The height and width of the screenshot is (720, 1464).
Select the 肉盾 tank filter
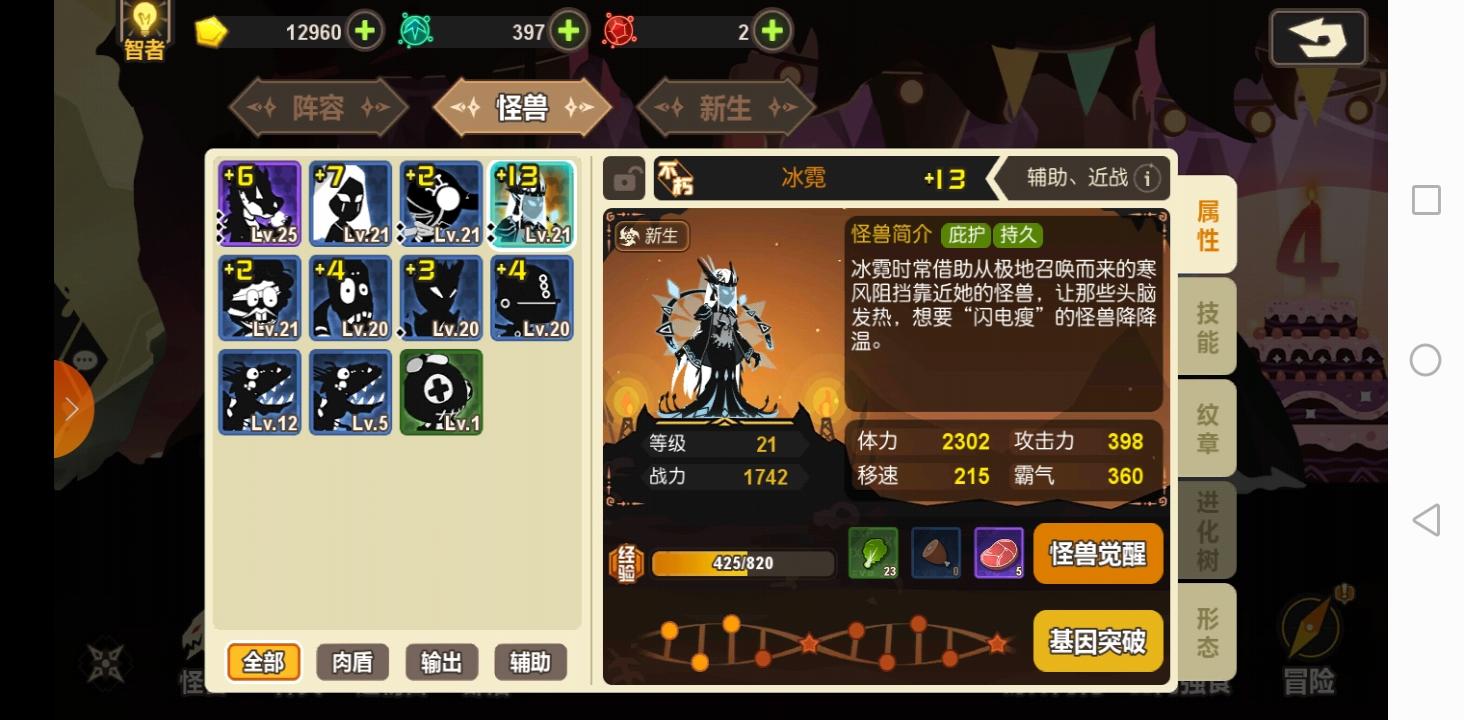coord(352,662)
